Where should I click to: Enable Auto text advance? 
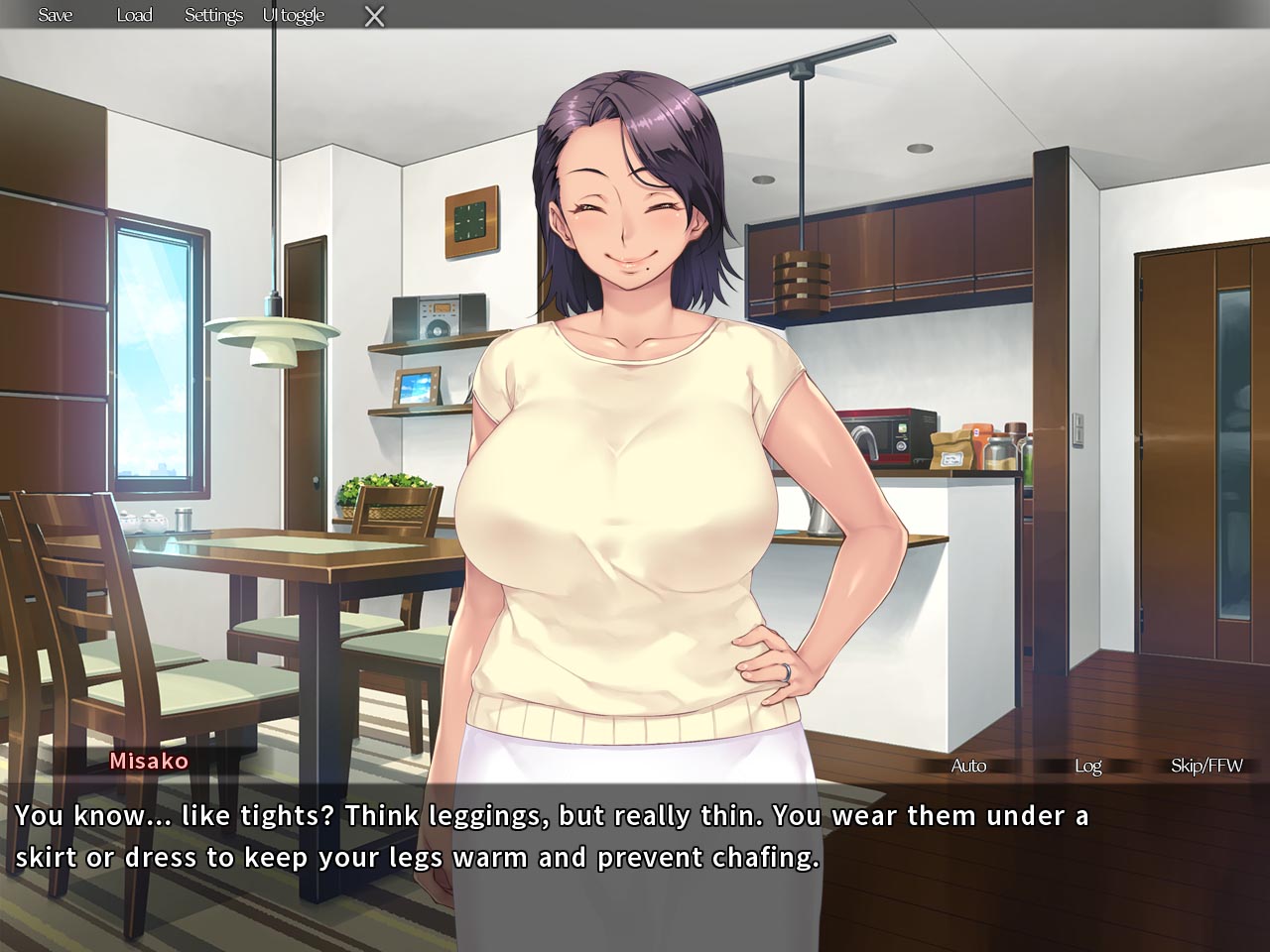pos(968,766)
